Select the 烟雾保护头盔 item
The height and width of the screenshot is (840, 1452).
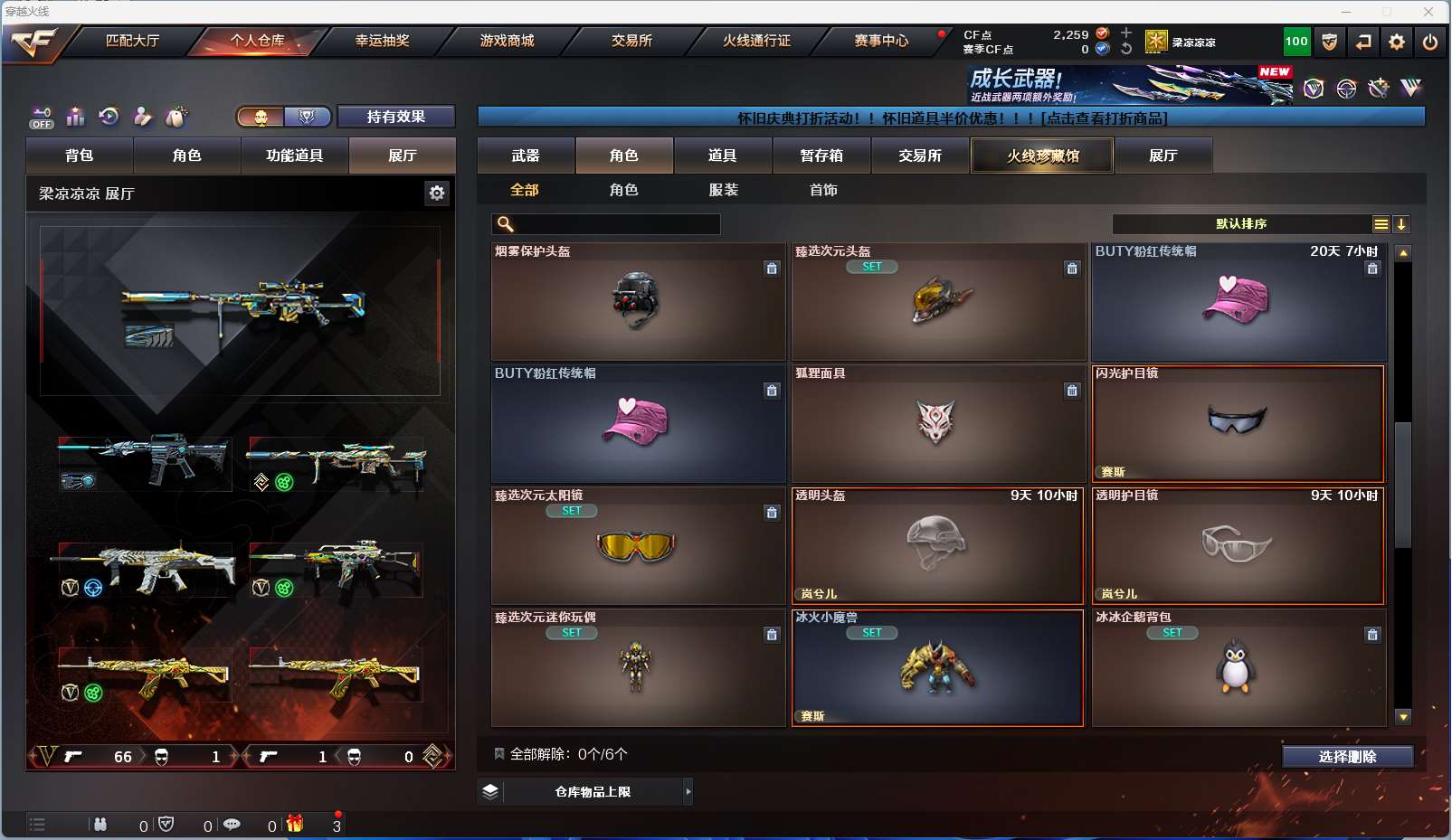click(638, 301)
